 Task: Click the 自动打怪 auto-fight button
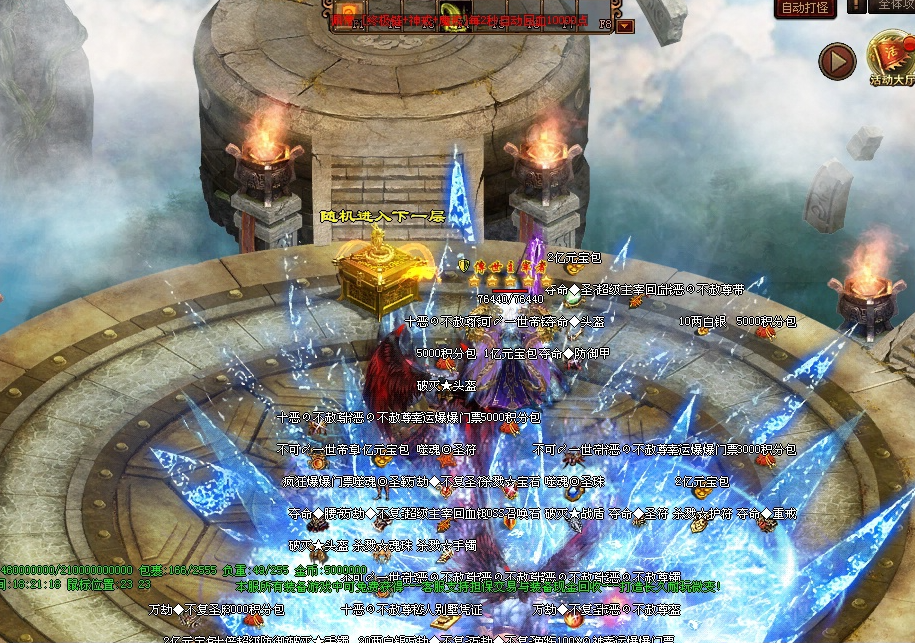(x=805, y=8)
